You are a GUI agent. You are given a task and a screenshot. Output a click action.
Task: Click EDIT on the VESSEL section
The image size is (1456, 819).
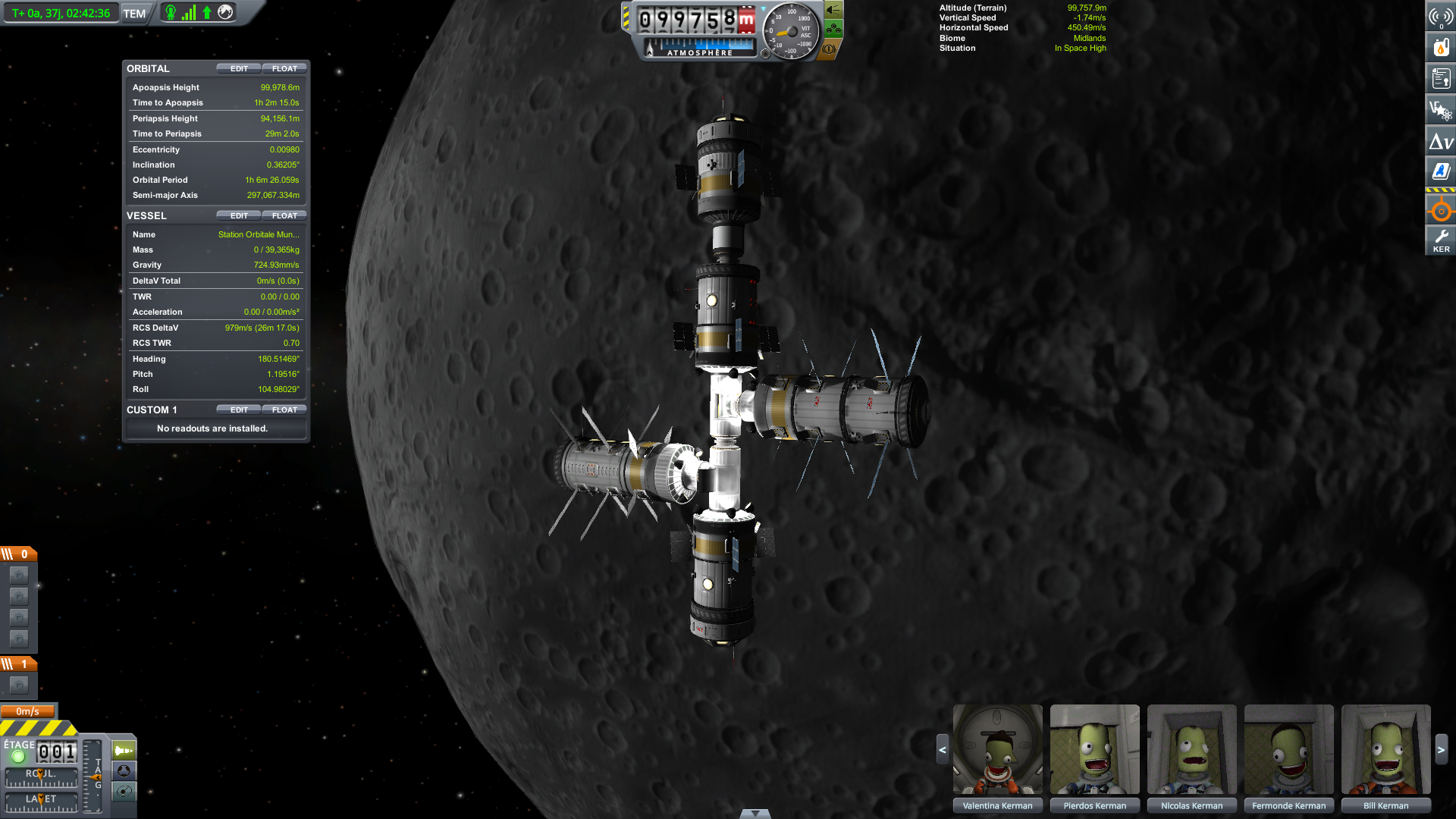point(239,215)
